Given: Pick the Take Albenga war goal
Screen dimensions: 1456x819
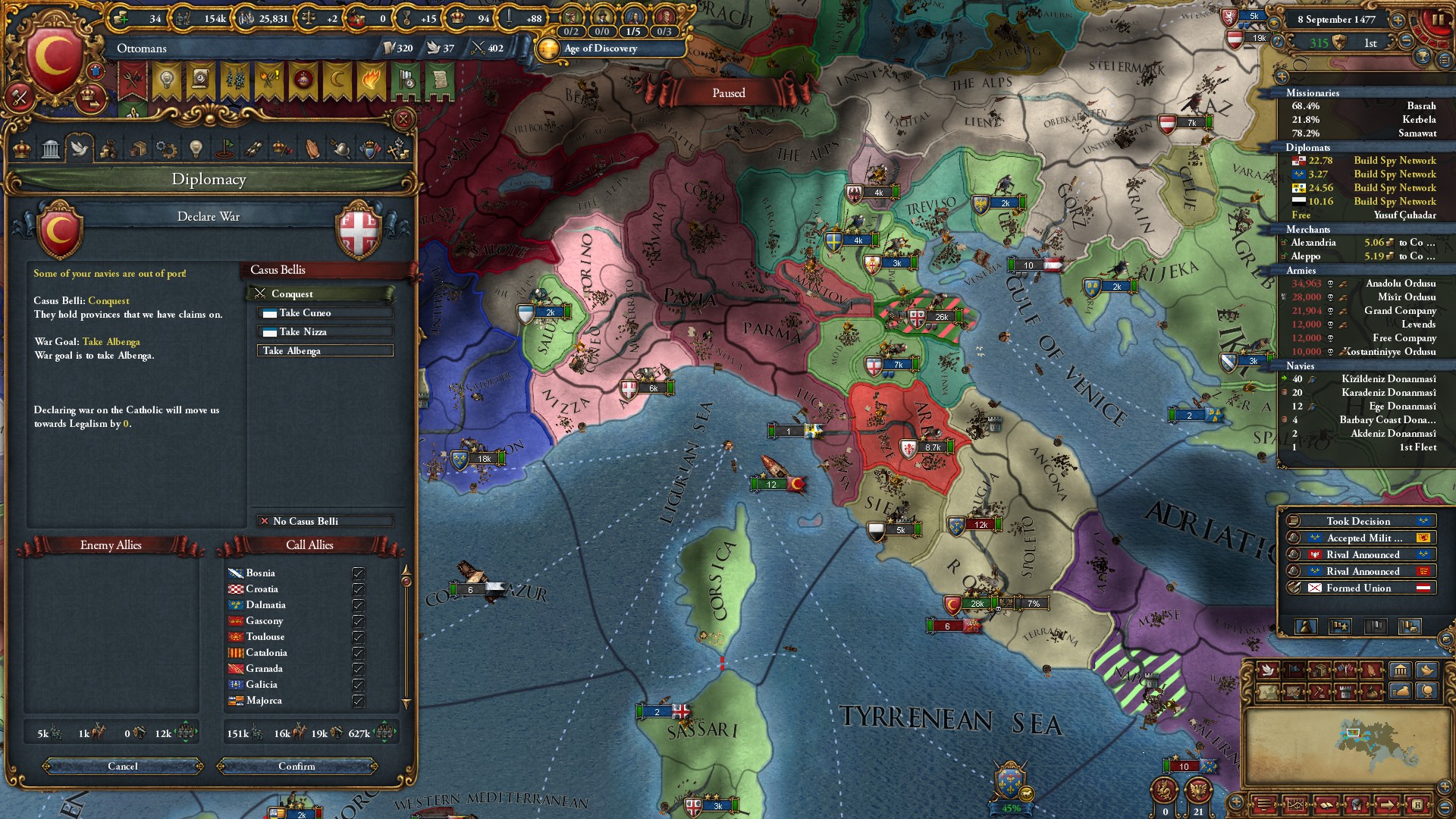Looking at the screenshot, I should tap(325, 350).
